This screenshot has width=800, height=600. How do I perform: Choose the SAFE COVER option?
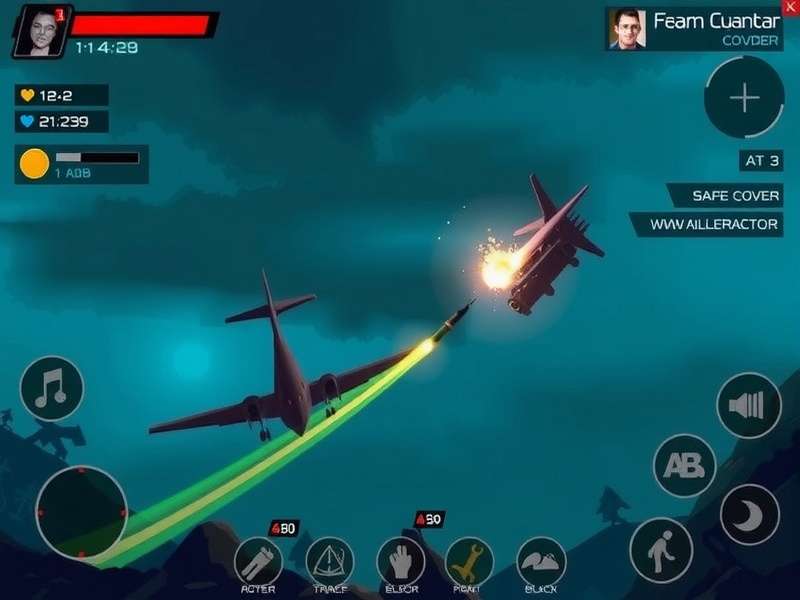(724, 195)
